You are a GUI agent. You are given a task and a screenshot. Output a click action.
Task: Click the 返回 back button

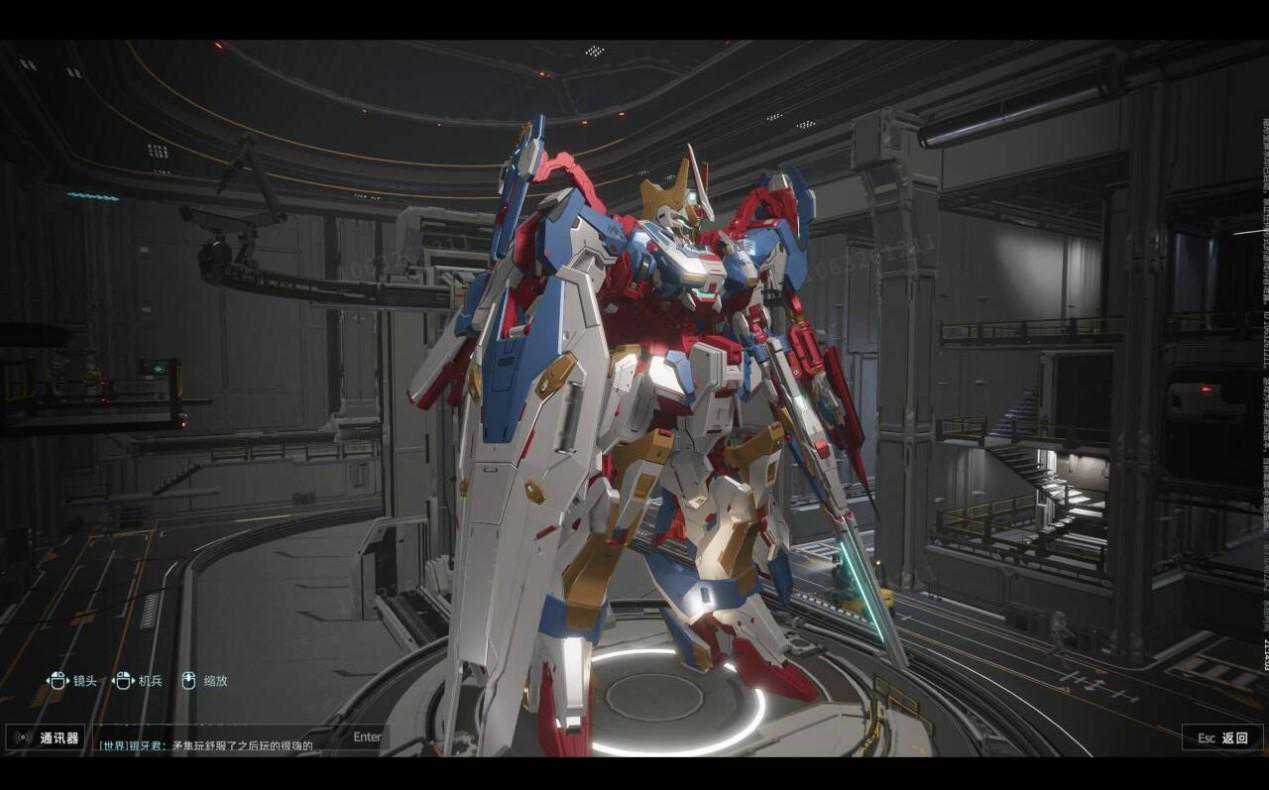click(1222, 738)
